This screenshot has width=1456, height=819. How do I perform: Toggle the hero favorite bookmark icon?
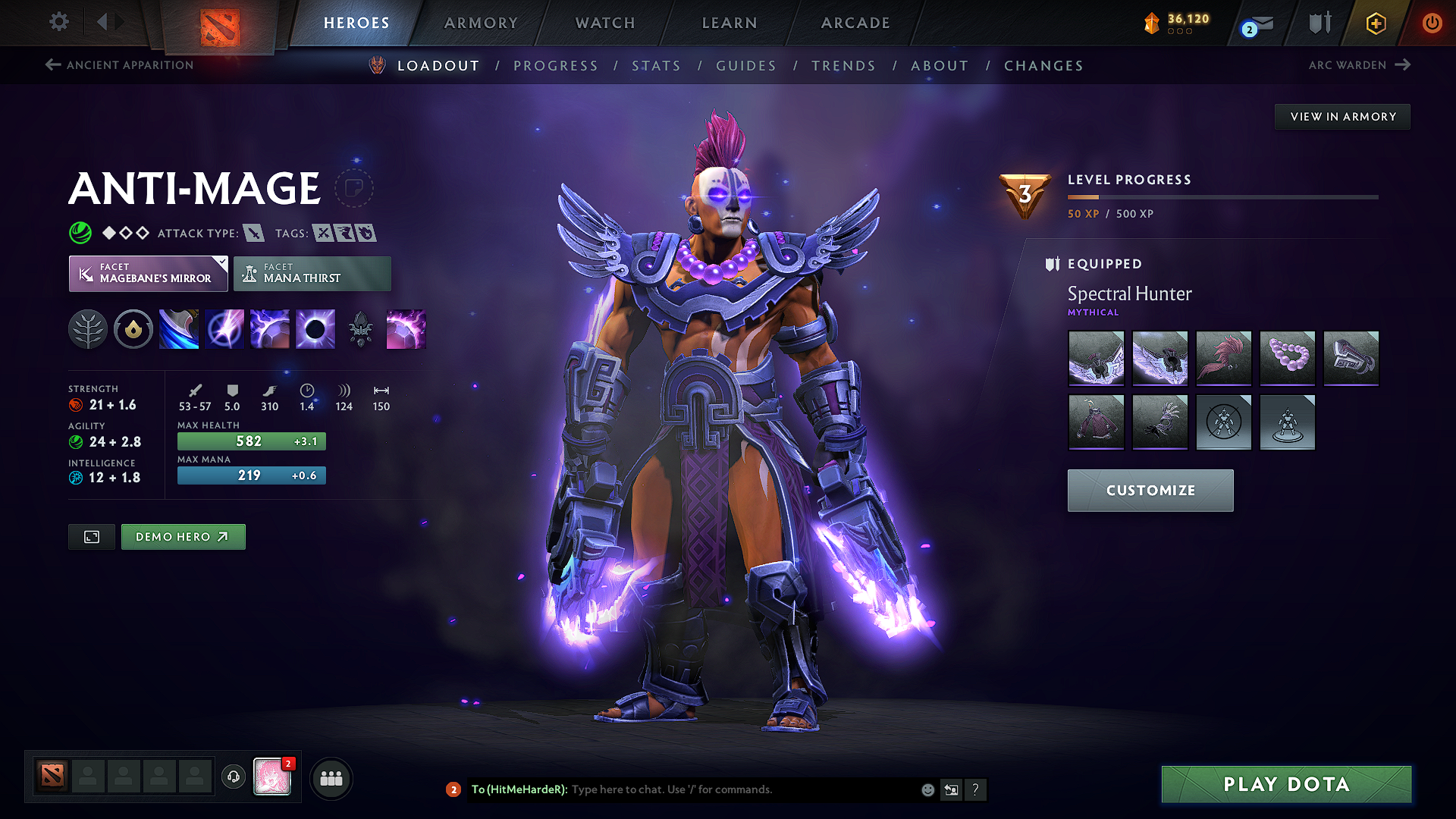click(x=356, y=189)
